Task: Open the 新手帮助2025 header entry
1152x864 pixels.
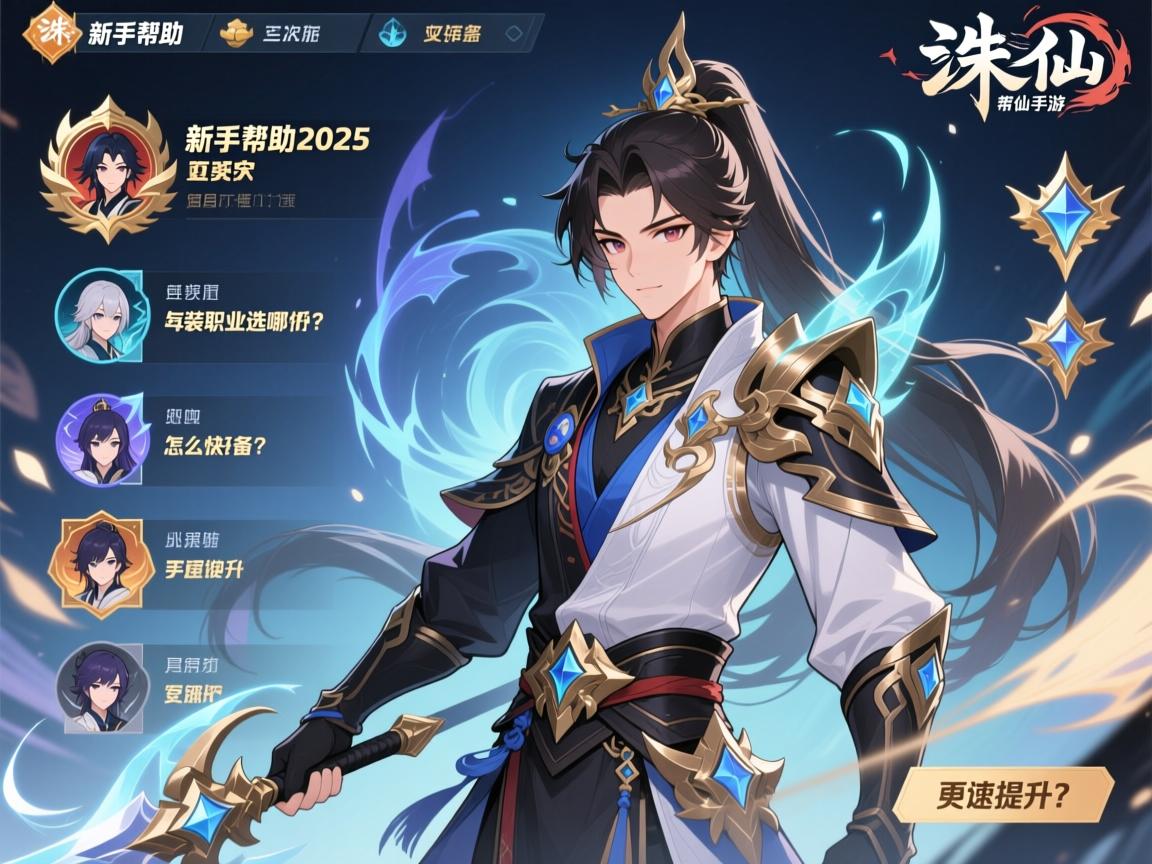Action: pos(277,139)
